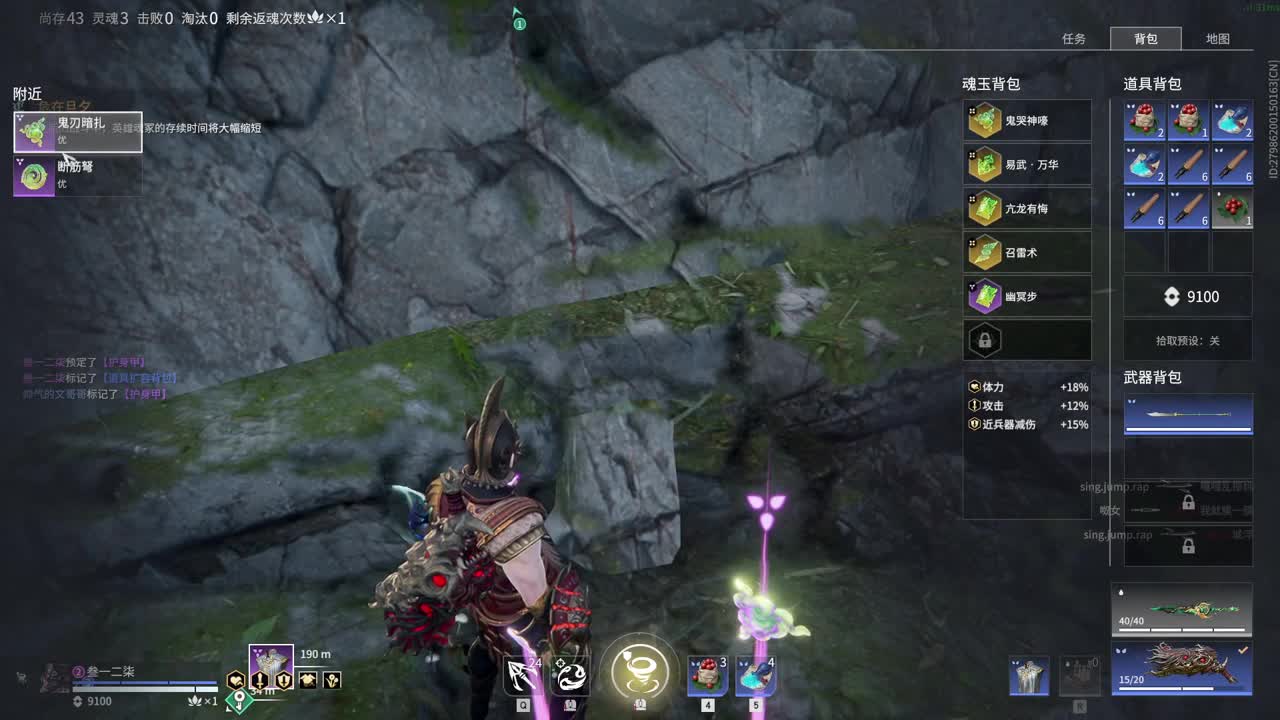Select the equipped weapon with 40/40 durability
Image resolution: width=1280 pixels, height=720 pixels.
(x=1182, y=610)
